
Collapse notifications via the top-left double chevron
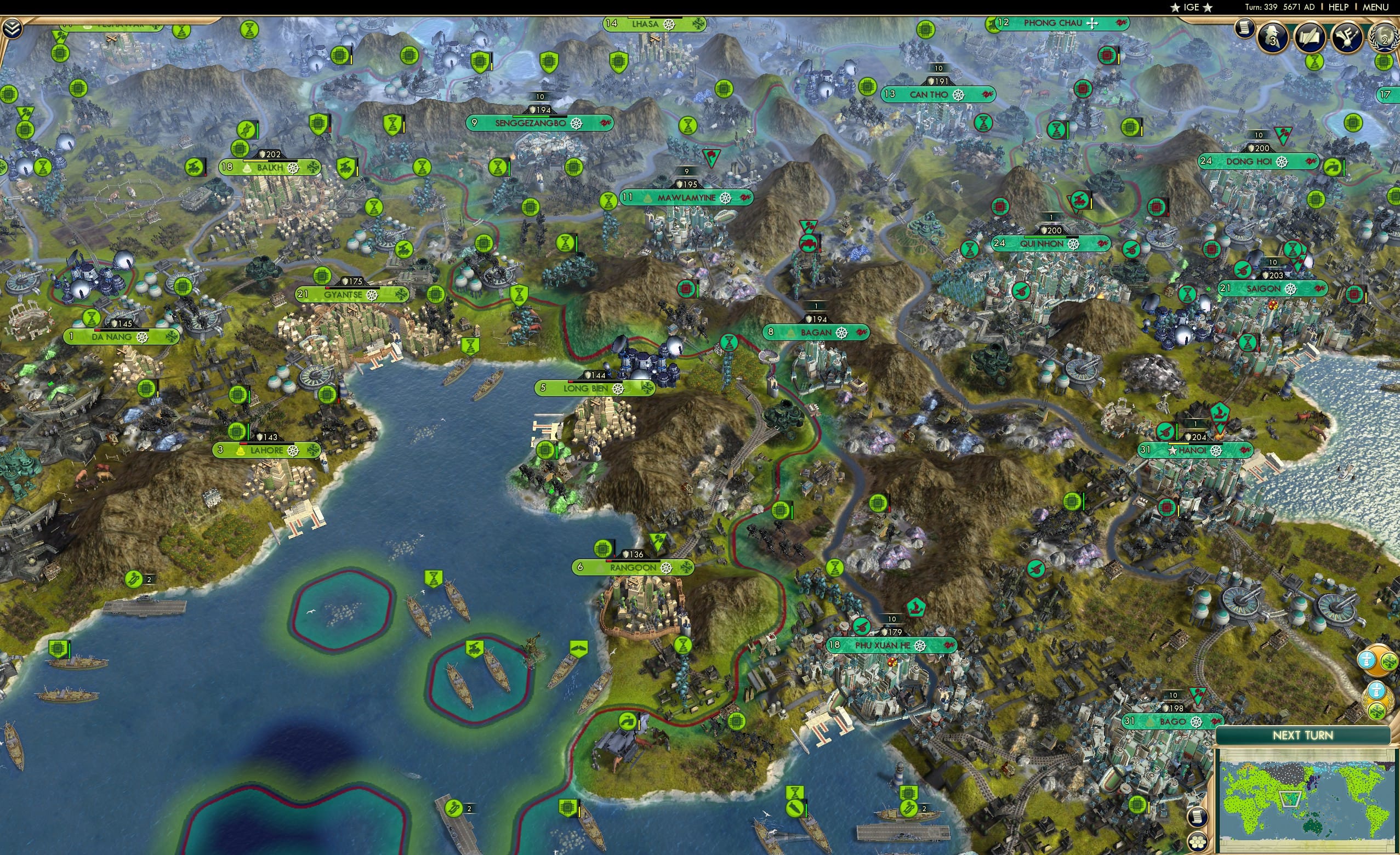coord(13,29)
